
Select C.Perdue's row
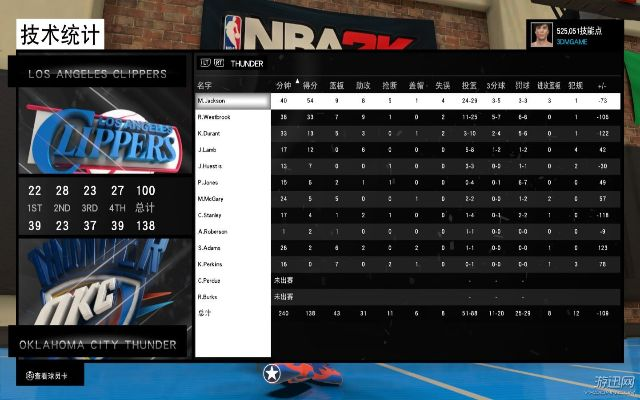[232, 281]
